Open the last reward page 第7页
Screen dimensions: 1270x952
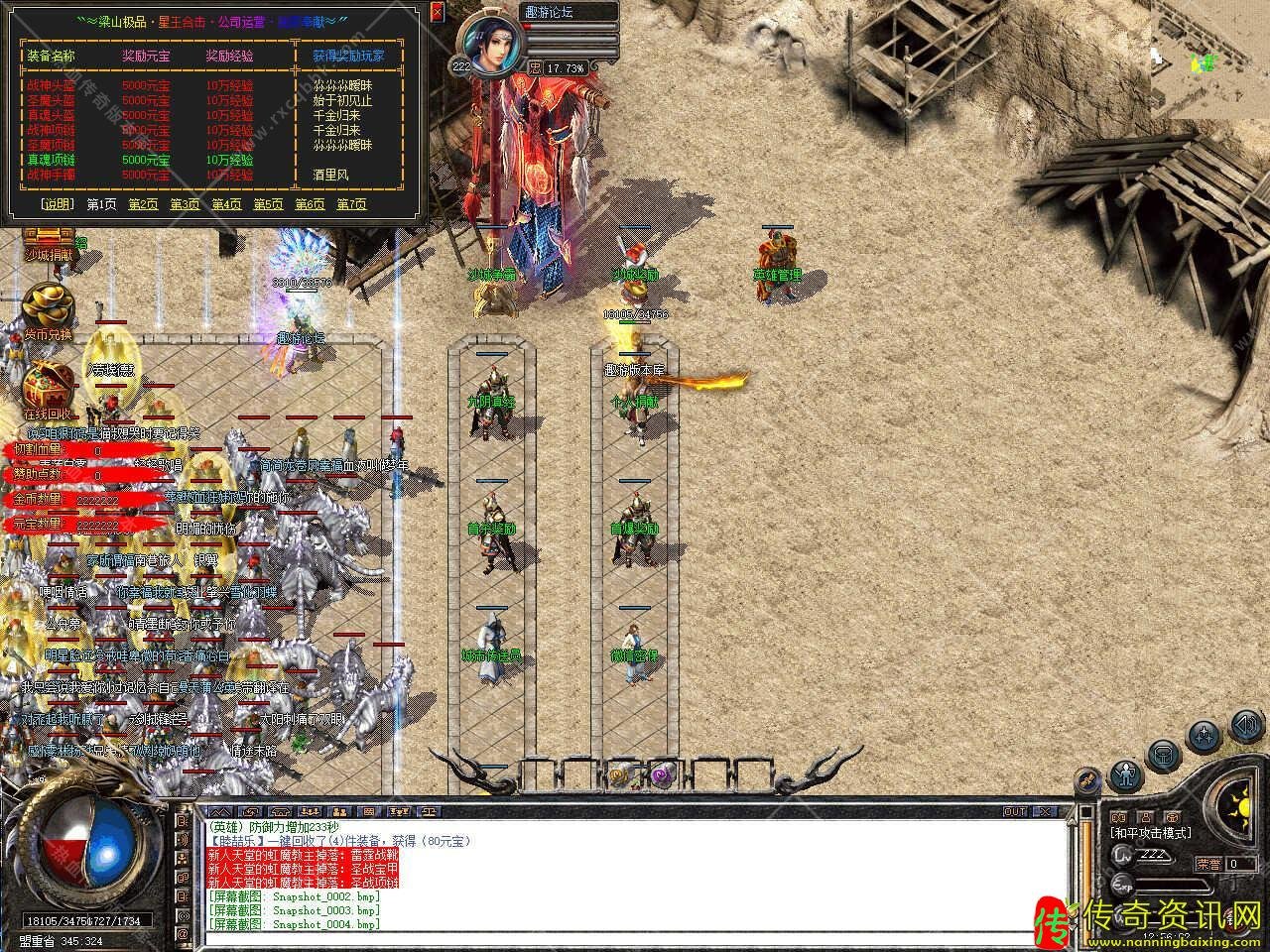pos(351,204)
